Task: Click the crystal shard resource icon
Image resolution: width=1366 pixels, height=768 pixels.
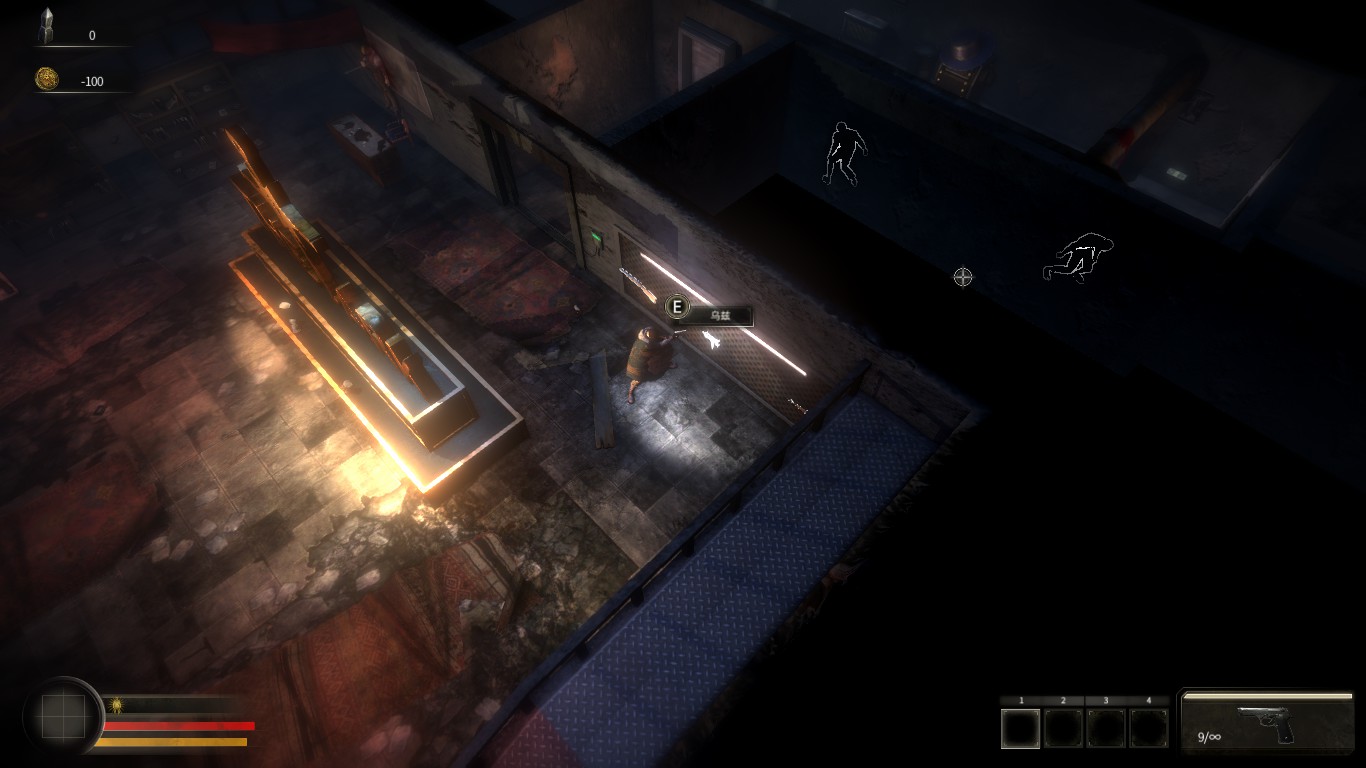Action: tap(46, 27)
